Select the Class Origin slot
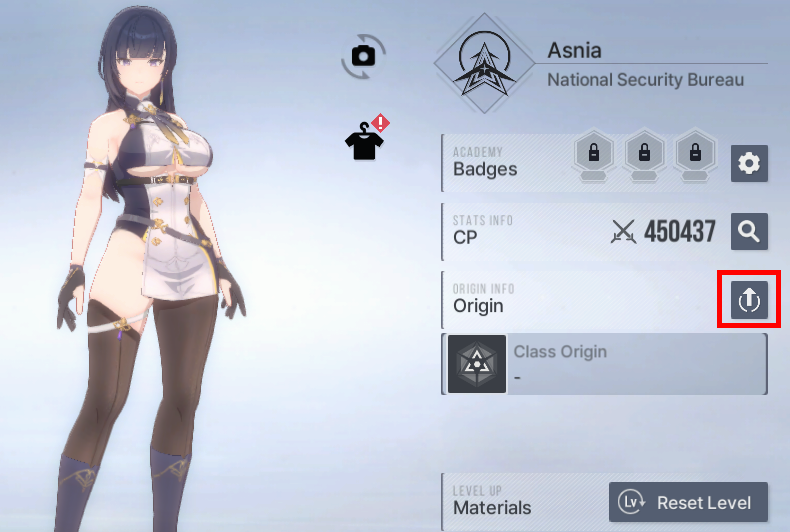This screenshot has height=532, width=790. (x=604, y=364)
